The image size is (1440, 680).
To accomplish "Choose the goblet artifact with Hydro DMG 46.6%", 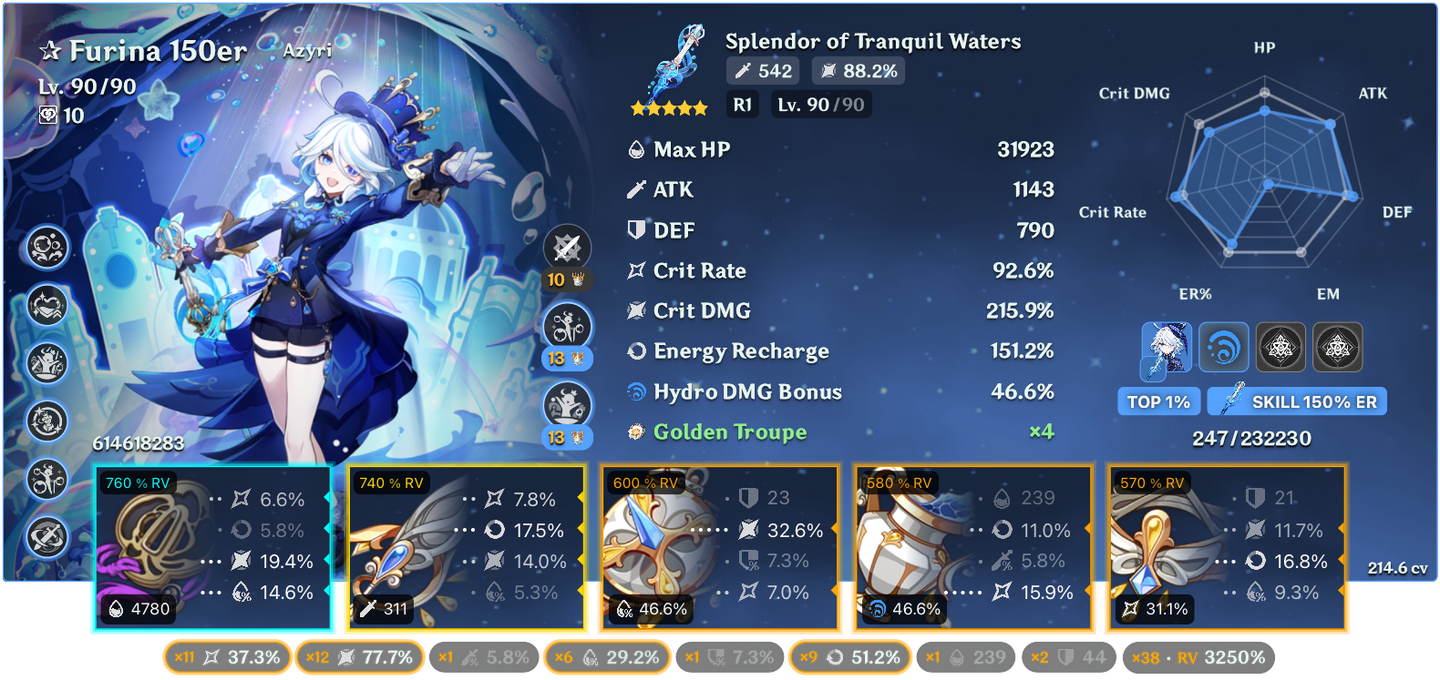I will (x=972, y=548).
